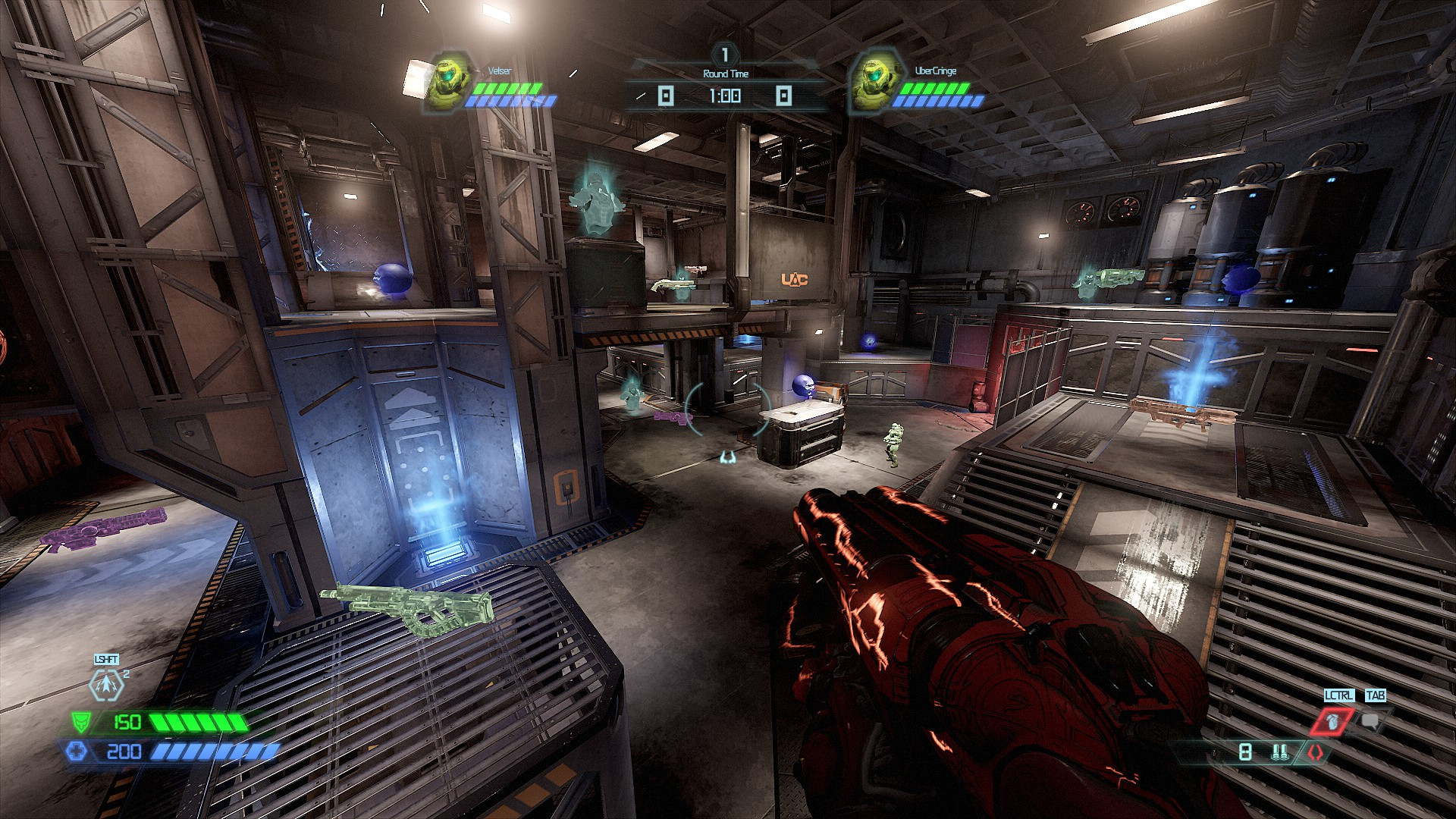Click the blue health cross icon
Screen dimensions: 1456x819
click(78, 751)
